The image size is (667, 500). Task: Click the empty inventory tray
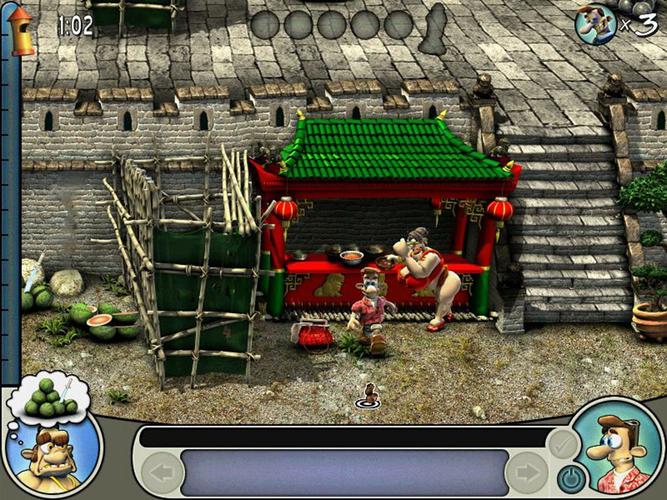click(x=343, y=473)
